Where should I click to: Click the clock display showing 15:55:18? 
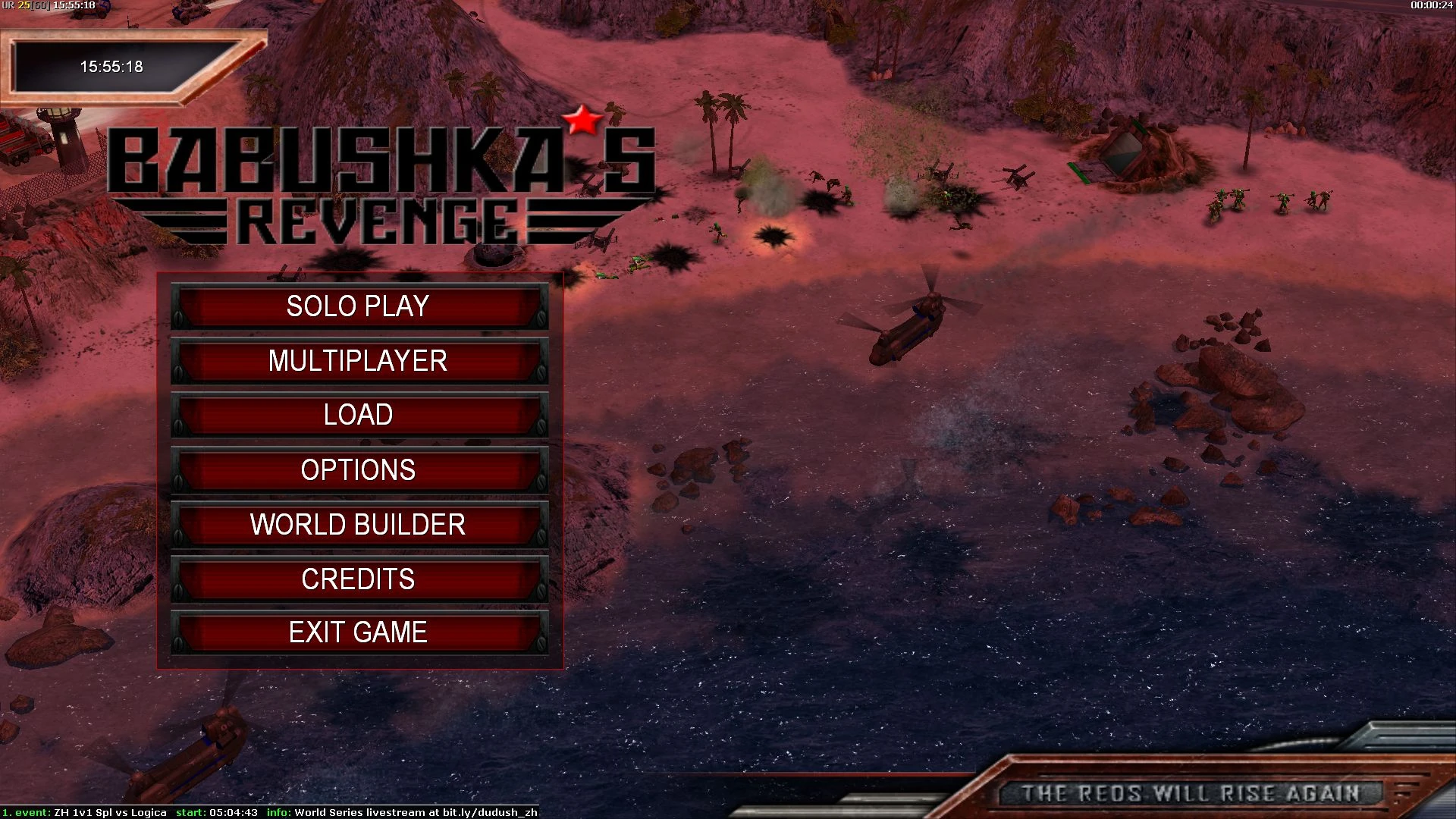coord(111,67)
